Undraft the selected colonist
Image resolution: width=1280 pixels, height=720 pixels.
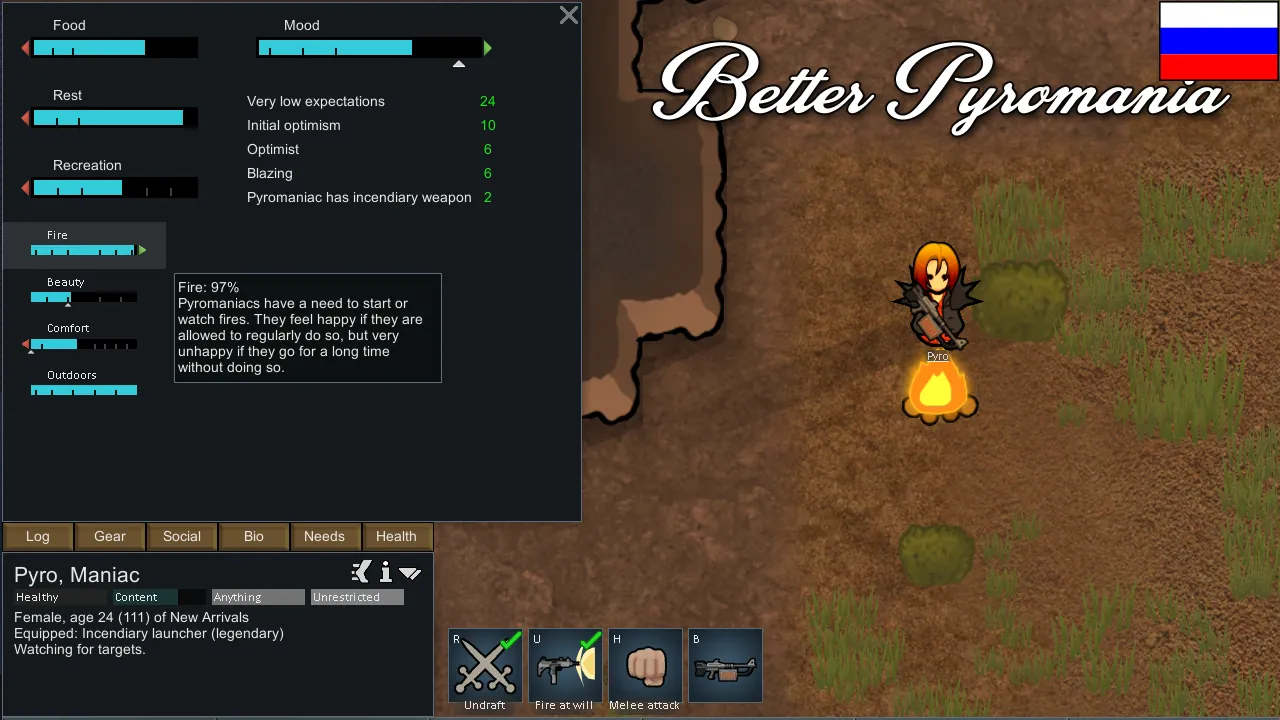click(x=485, y=666)
